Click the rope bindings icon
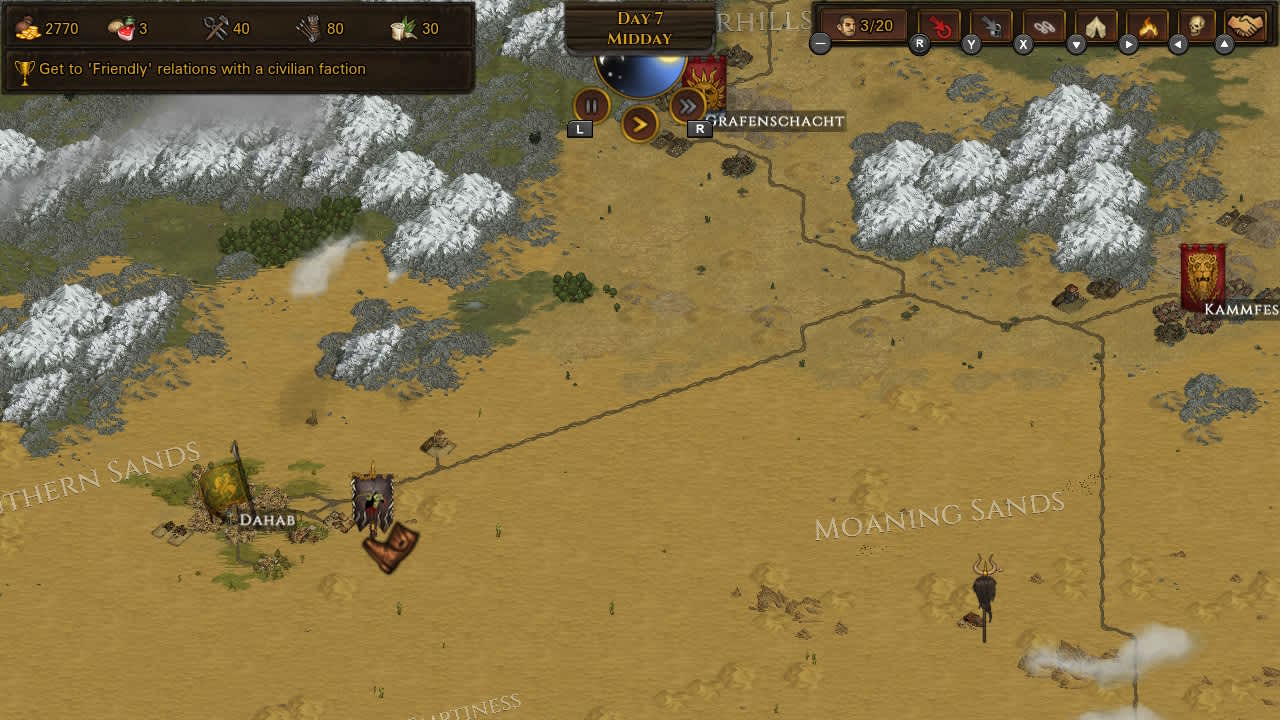Screen dimensions: 1280x720 (x=1042, y=27)
